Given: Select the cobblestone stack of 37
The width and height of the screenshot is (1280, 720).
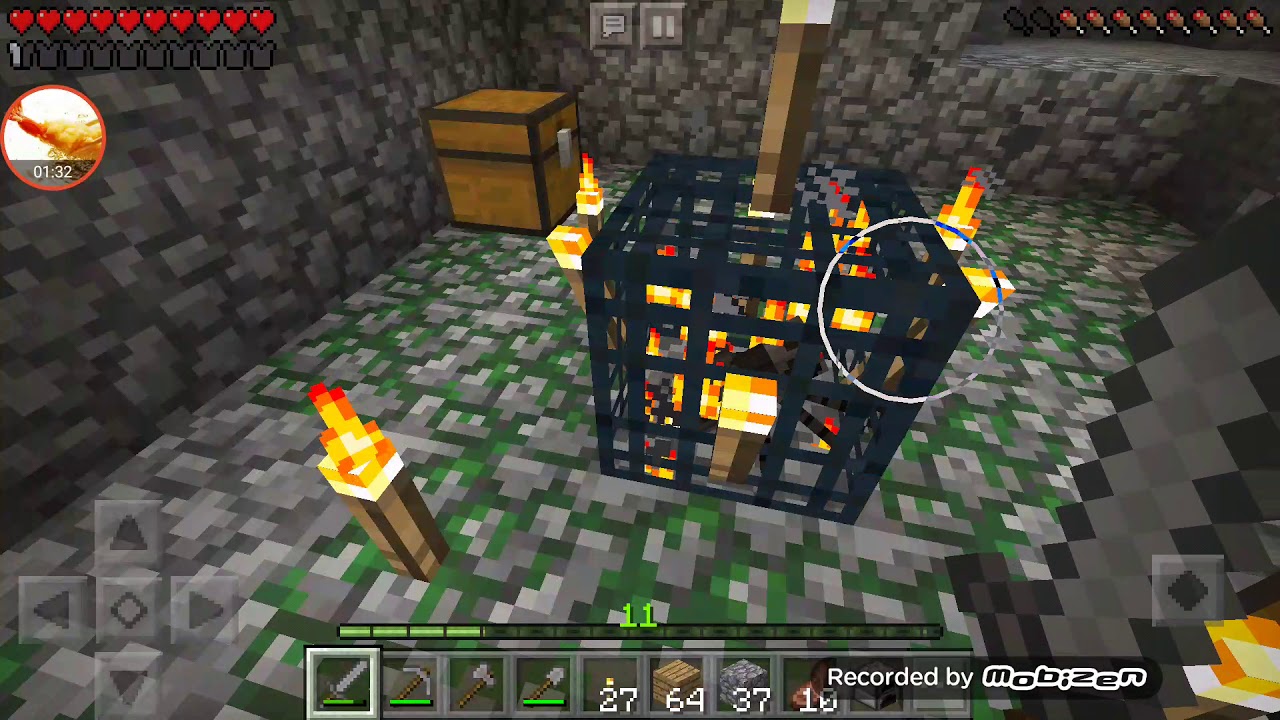Looking at the screenshot, I should click(747, 682).
